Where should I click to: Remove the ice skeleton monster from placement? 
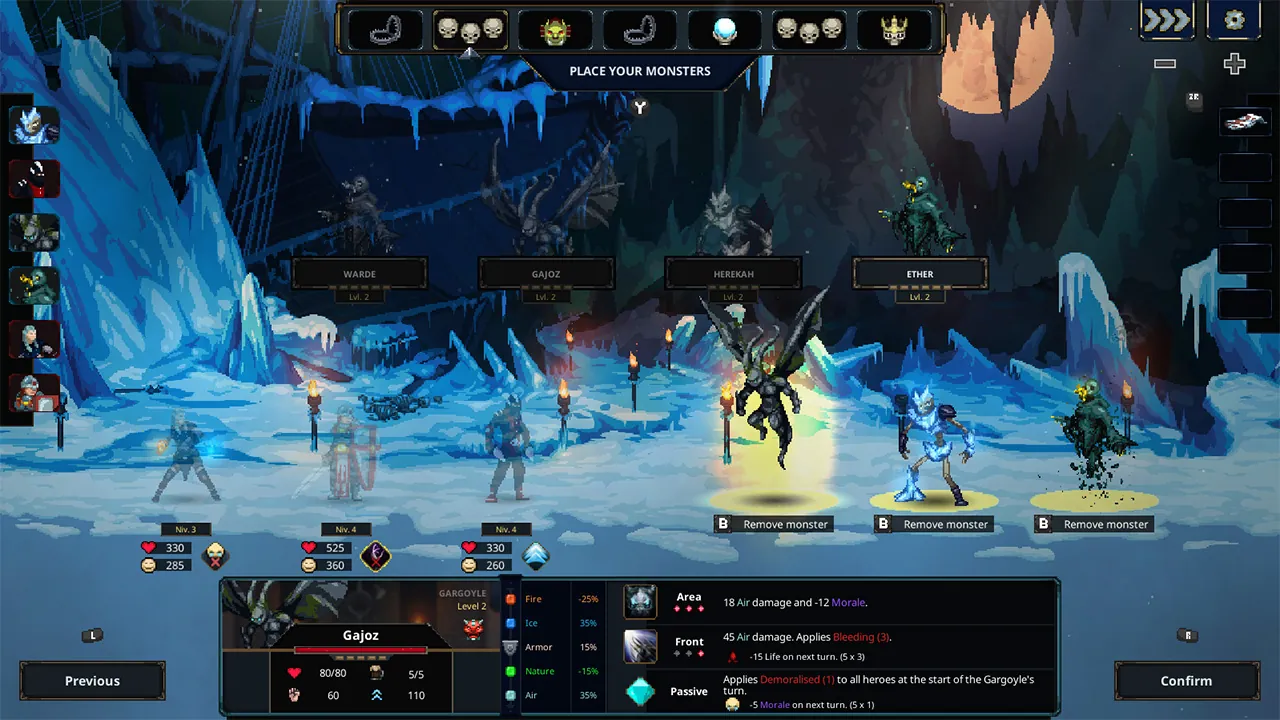(x=933, y=523)
